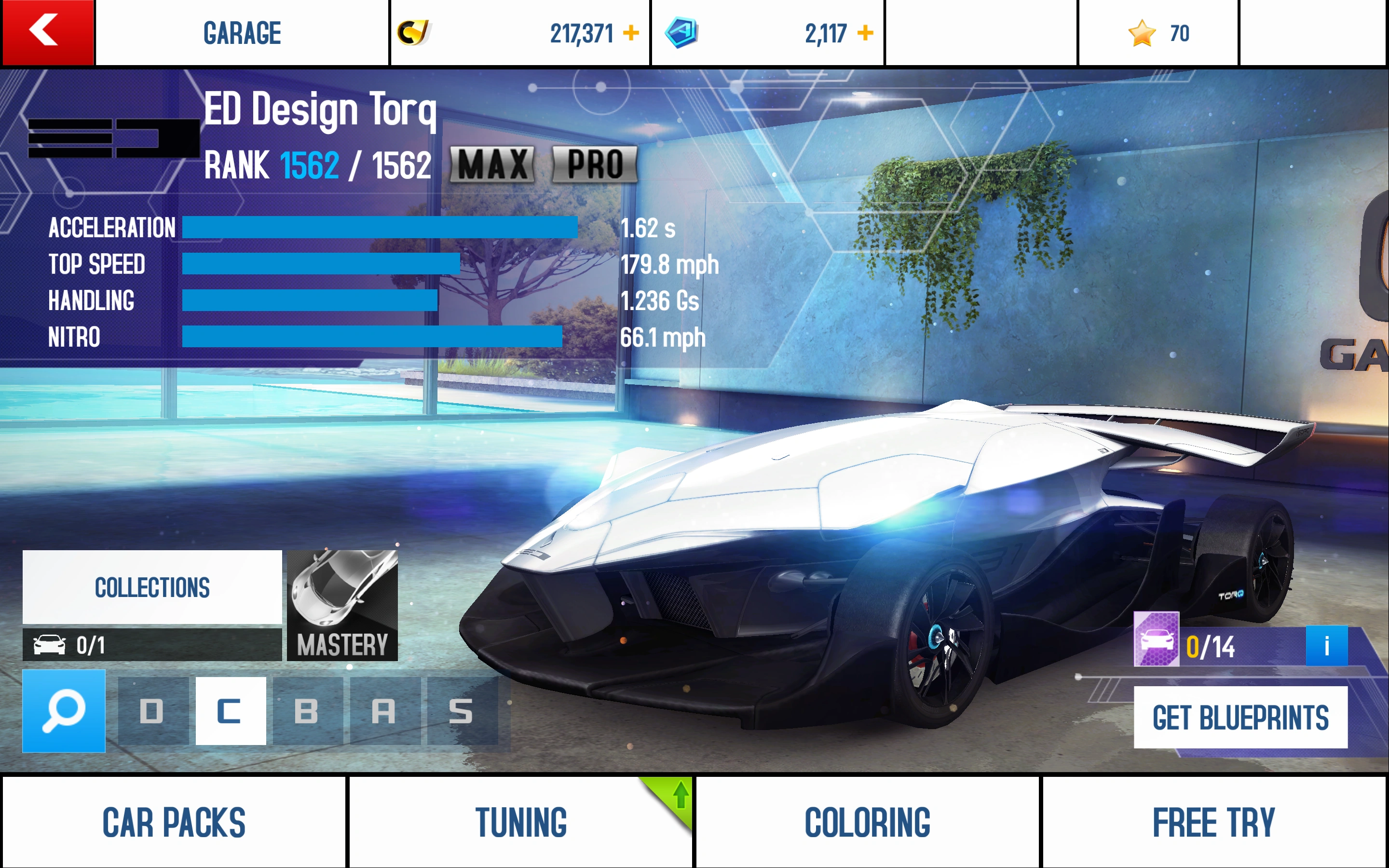Open the Mastery challenges thumbnail
1389x868 pixels.
[x=342, y=603]
